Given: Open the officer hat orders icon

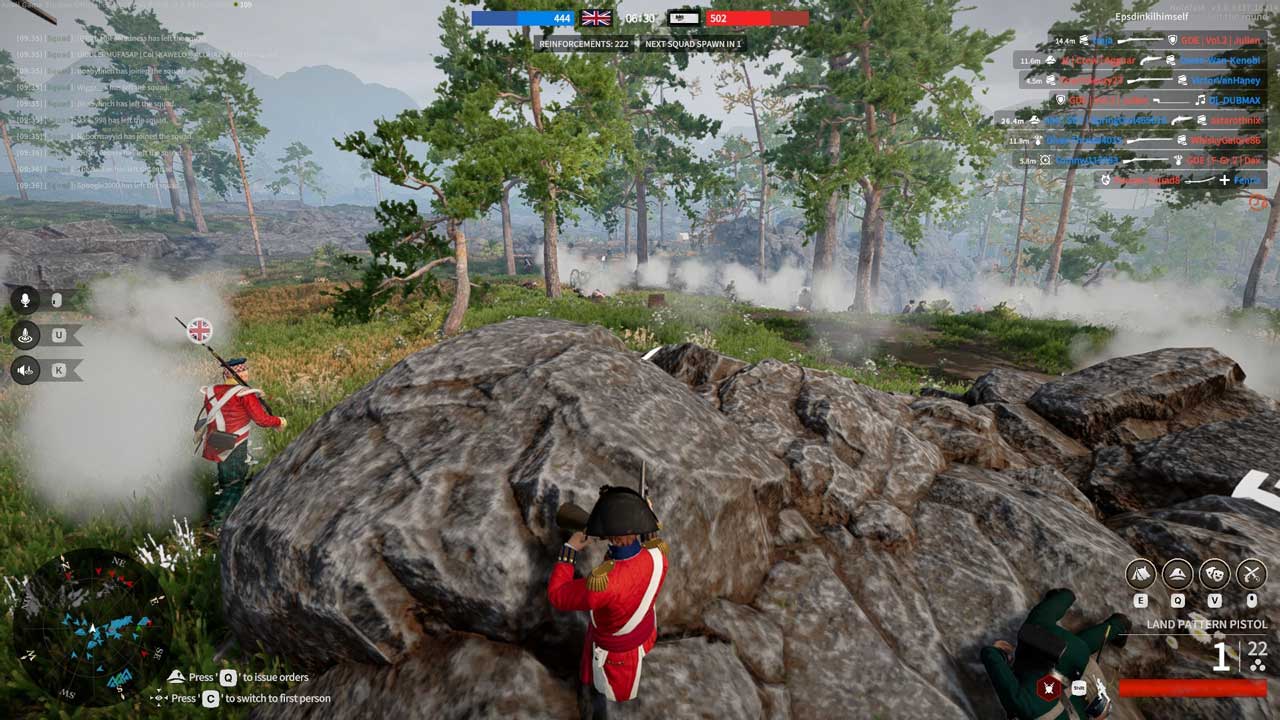Looking at the screenshot, I should pyautogui.click(x=1177, y=574).
